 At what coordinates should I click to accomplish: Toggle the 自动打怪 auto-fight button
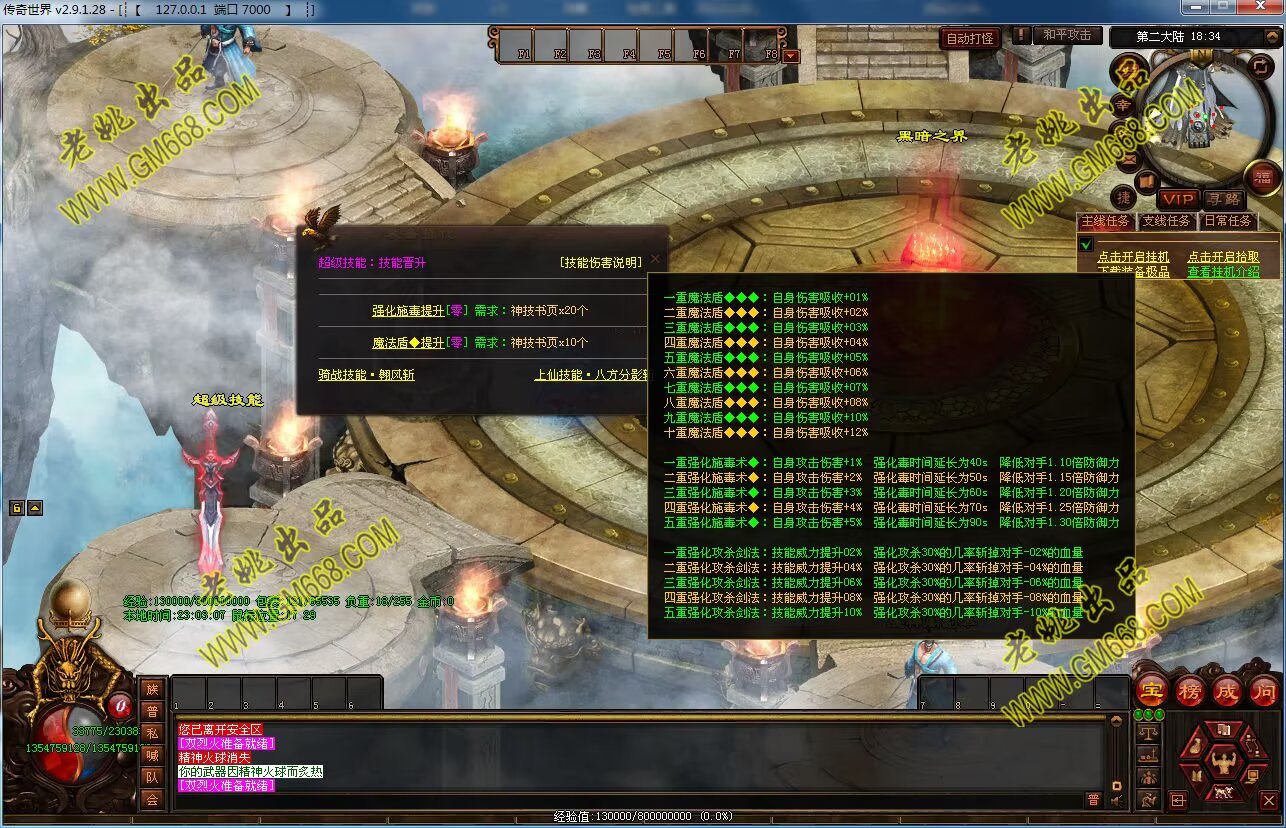pyautogui.click(x=970, y=38)
